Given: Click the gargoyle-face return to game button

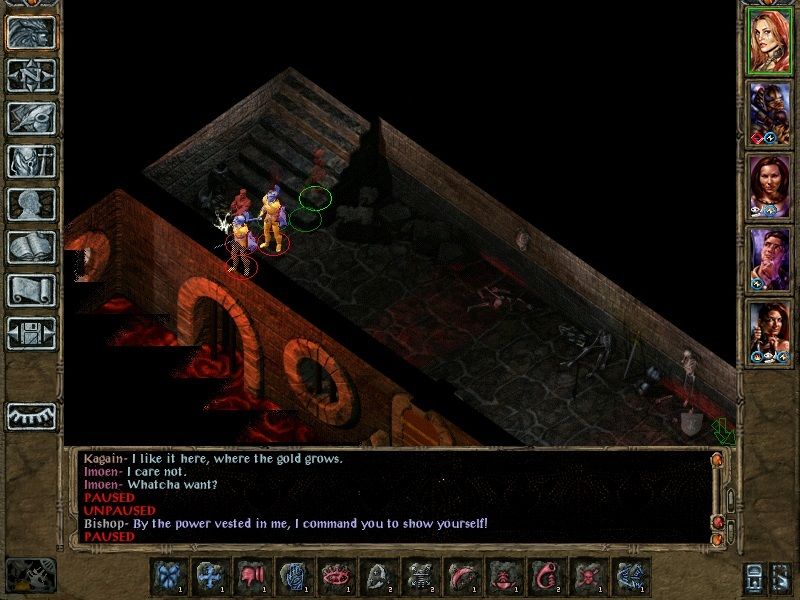Looking at the screenshot, I should 31,31.
